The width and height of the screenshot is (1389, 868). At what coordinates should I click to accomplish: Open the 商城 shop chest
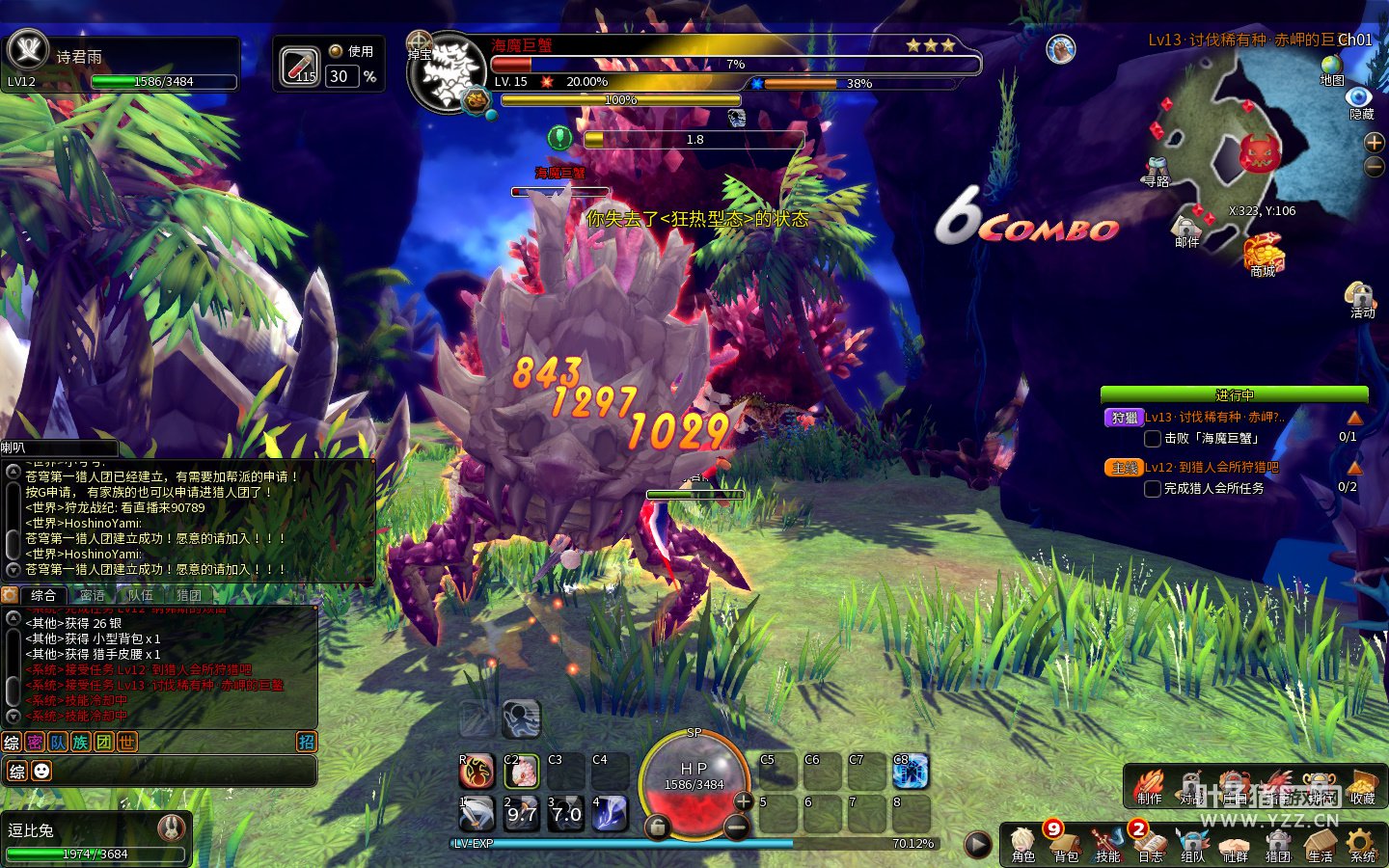pos(1263,256)
